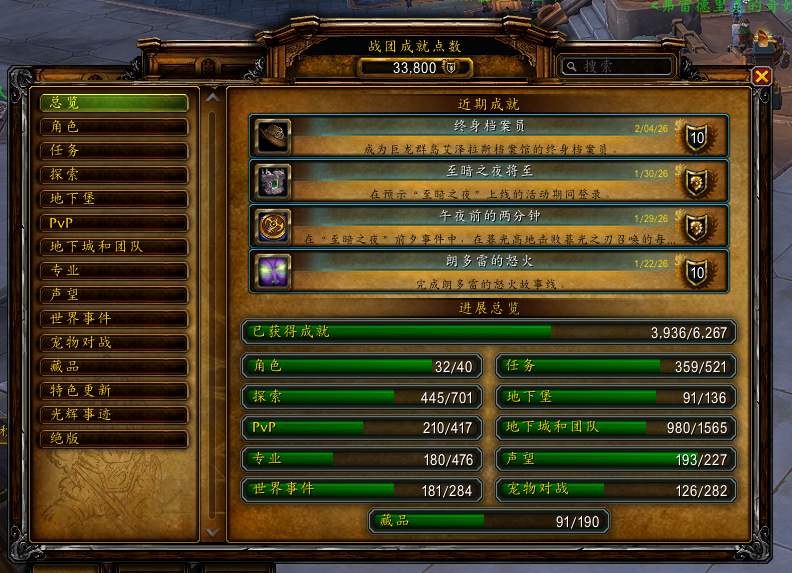The height and width of the screenshot is (573, 792).
Task: Click the achievement search box
Action: (x=618, y=66)
